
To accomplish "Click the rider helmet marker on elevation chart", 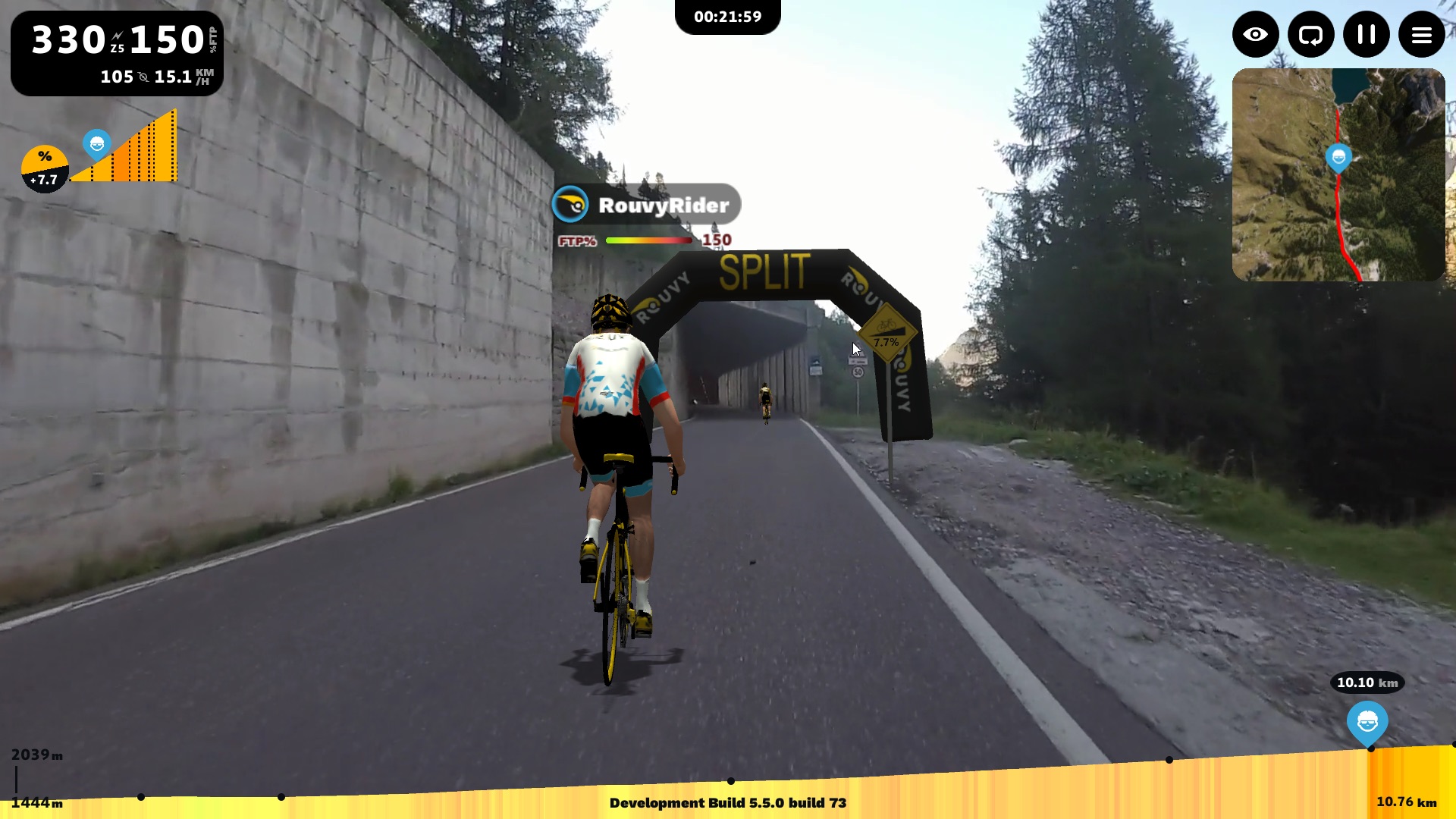I will point(1367,722).
